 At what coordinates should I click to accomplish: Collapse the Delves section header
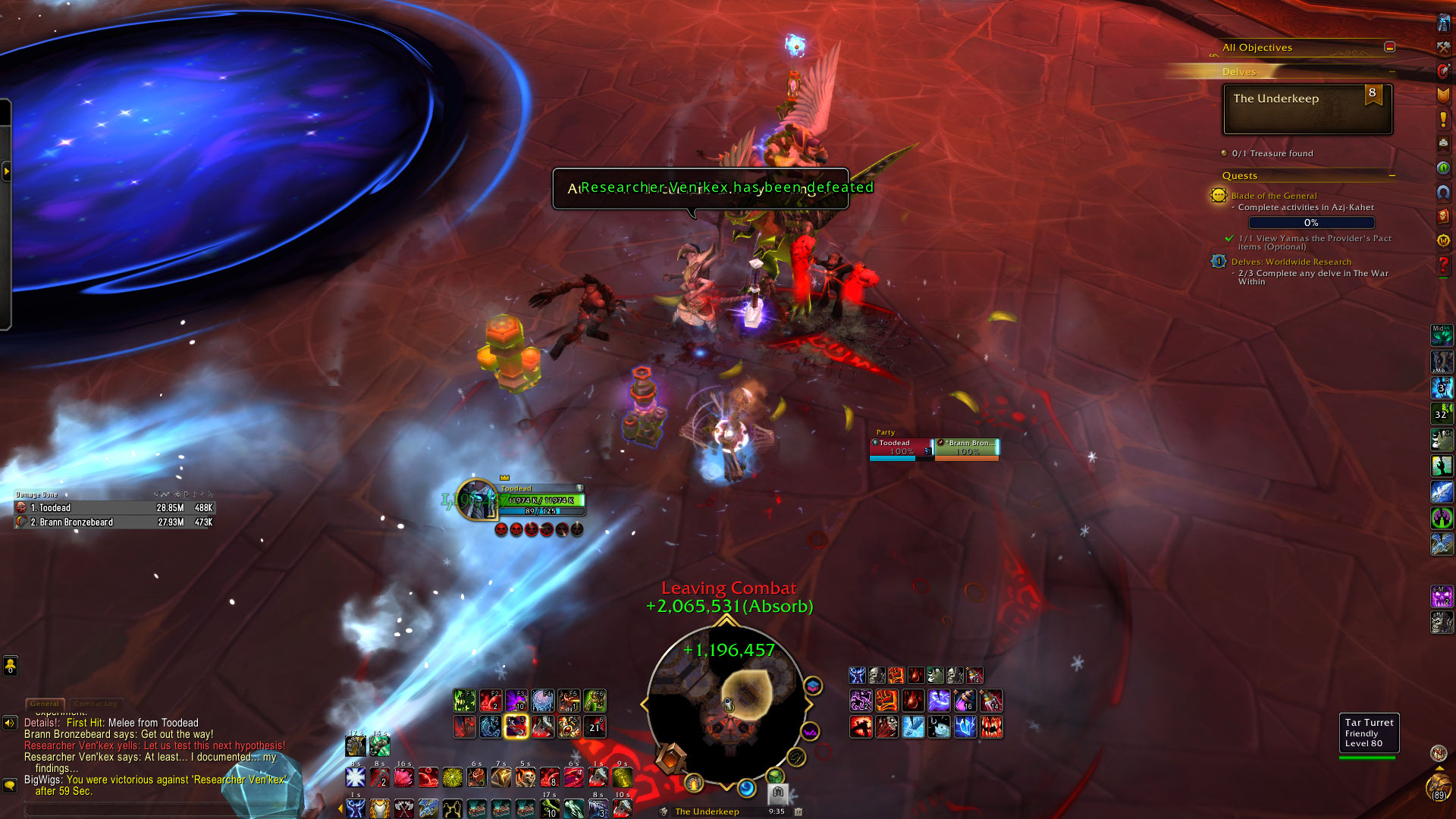(1392, 72)
